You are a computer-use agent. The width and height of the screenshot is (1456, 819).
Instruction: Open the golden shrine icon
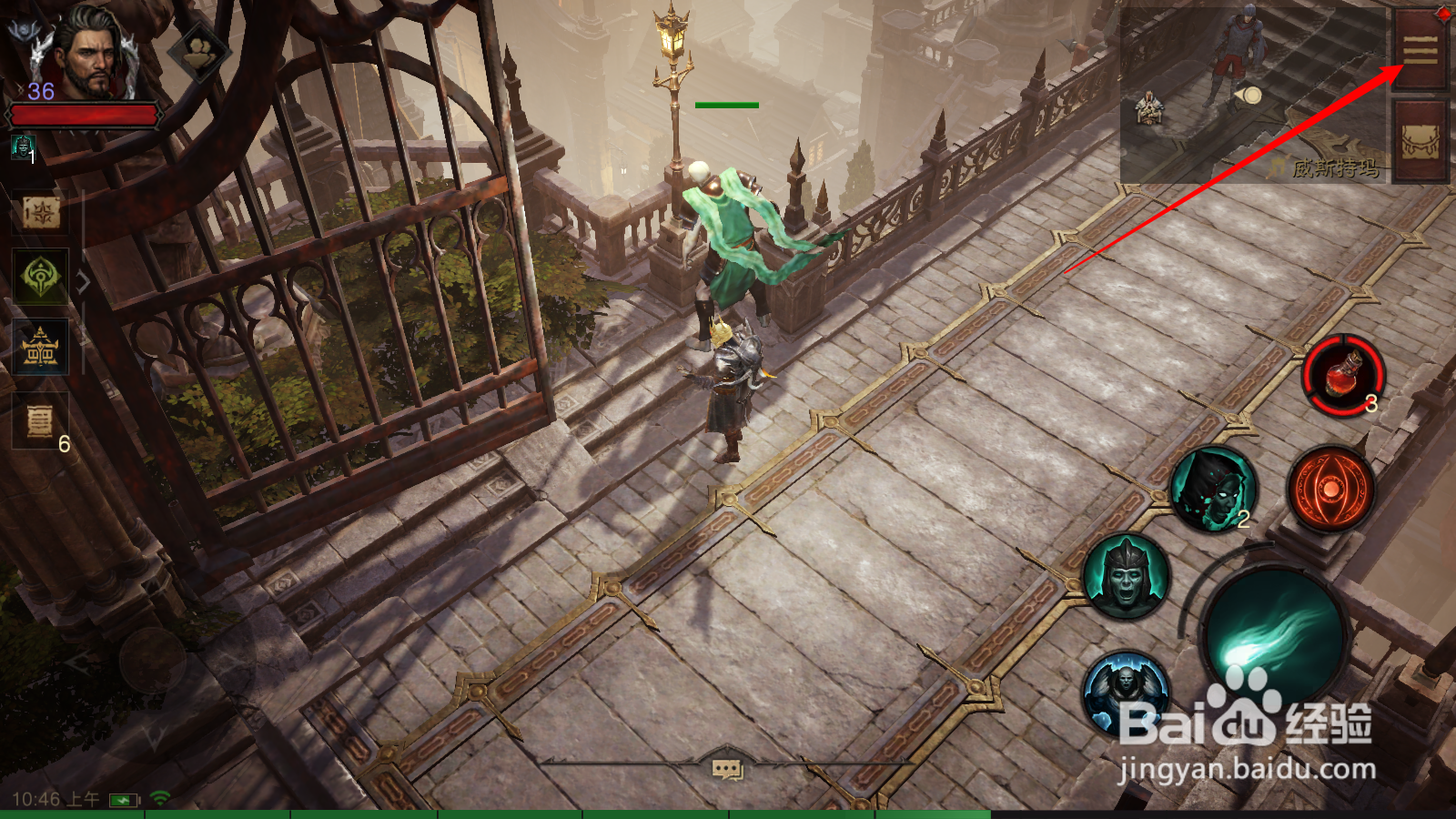[x=41, y=348]
